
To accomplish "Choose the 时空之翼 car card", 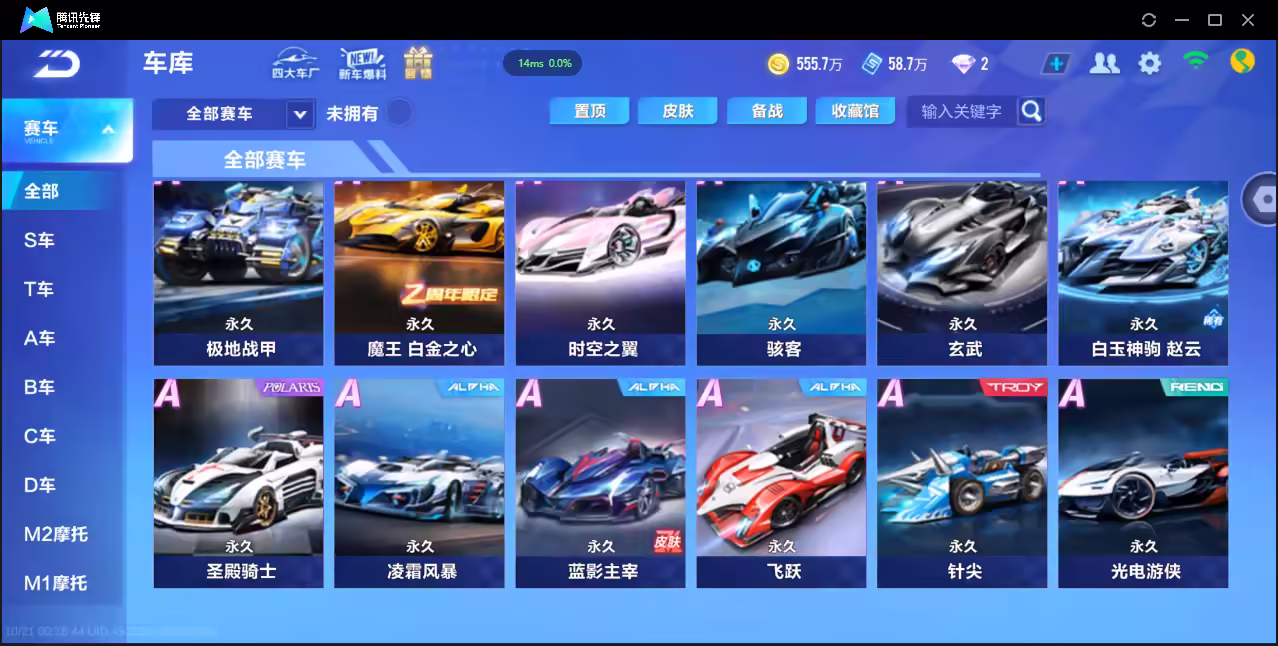I will point(601,272).
